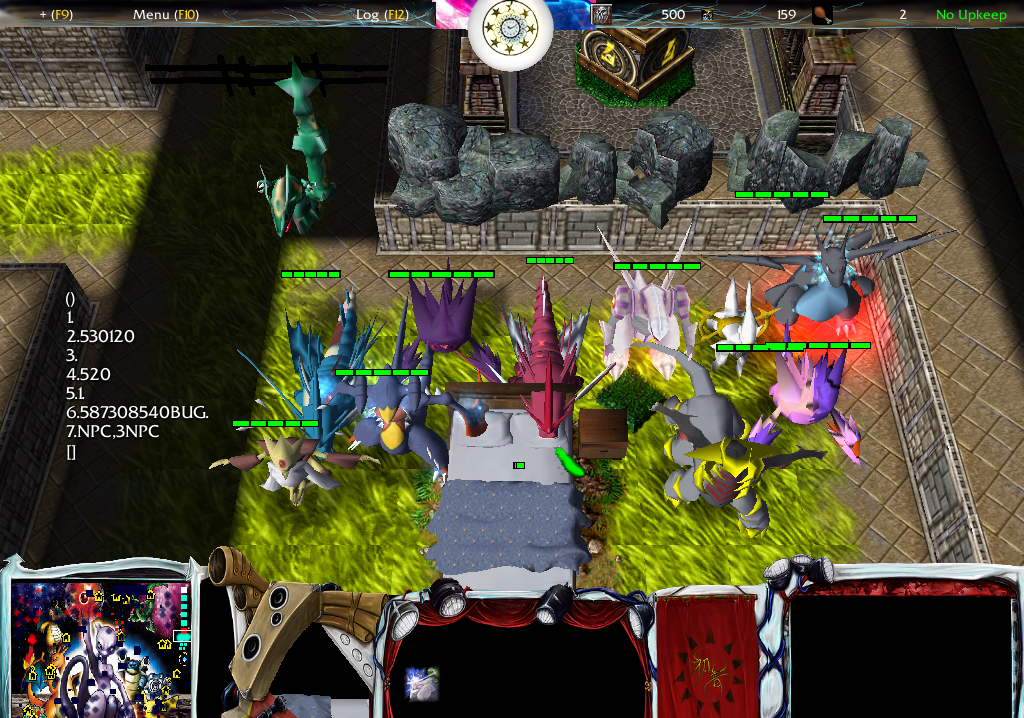This screenshot has width=1024, height=718.
Task: Open the quests button labeled F9
Action: coord(56,15)
